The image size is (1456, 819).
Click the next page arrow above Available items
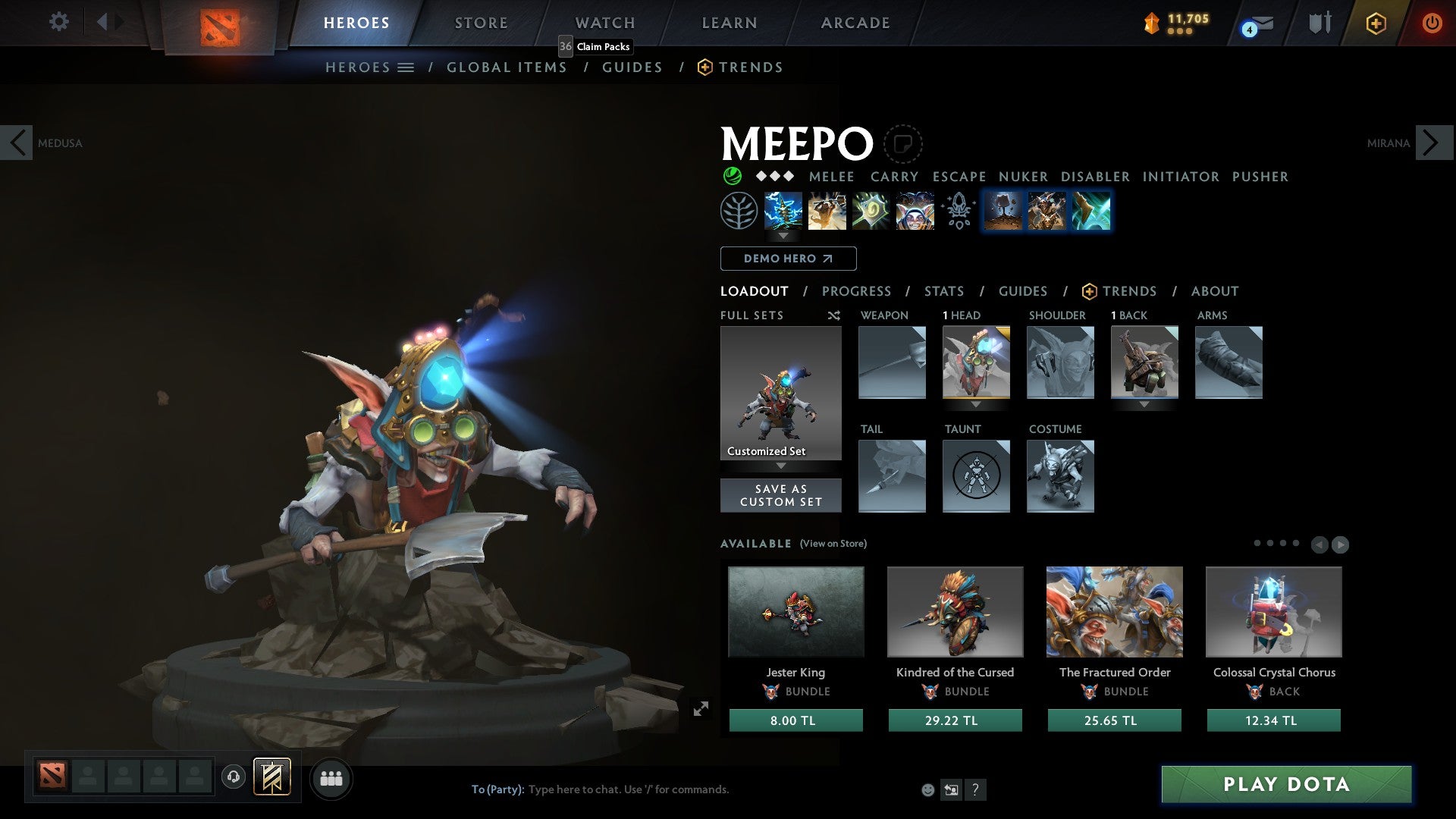1339,544
